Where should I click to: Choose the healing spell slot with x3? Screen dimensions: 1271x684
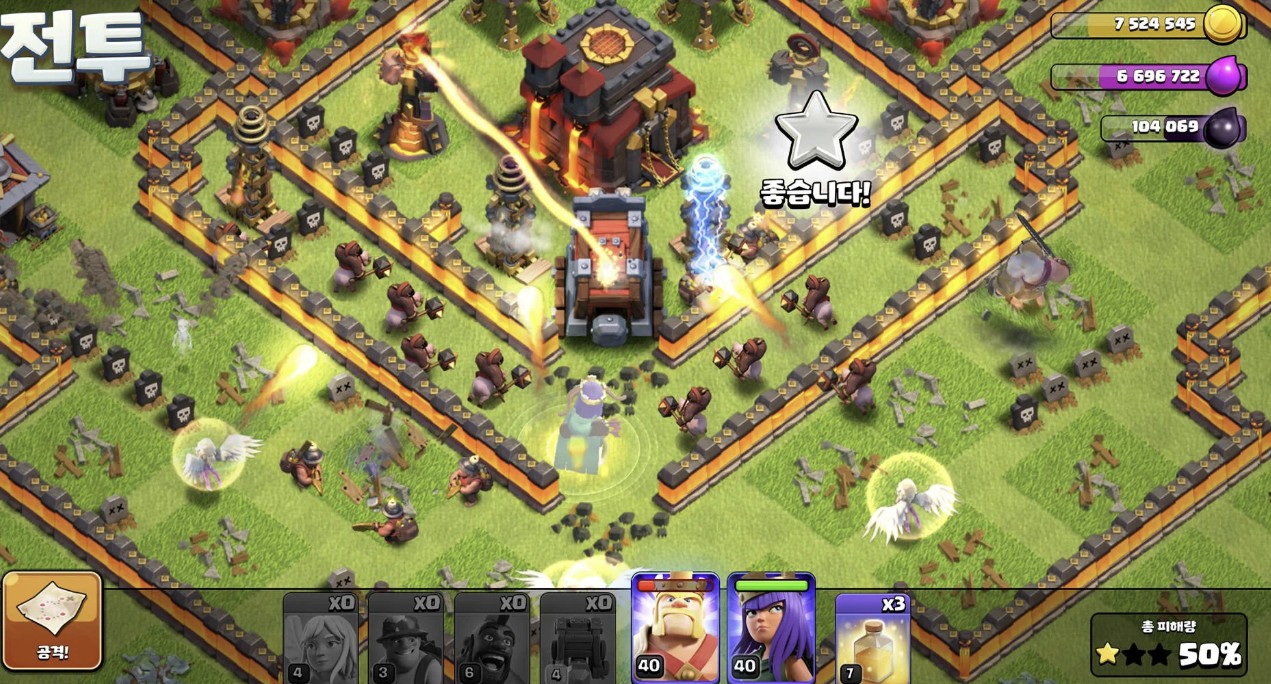(x=872, y=637)
